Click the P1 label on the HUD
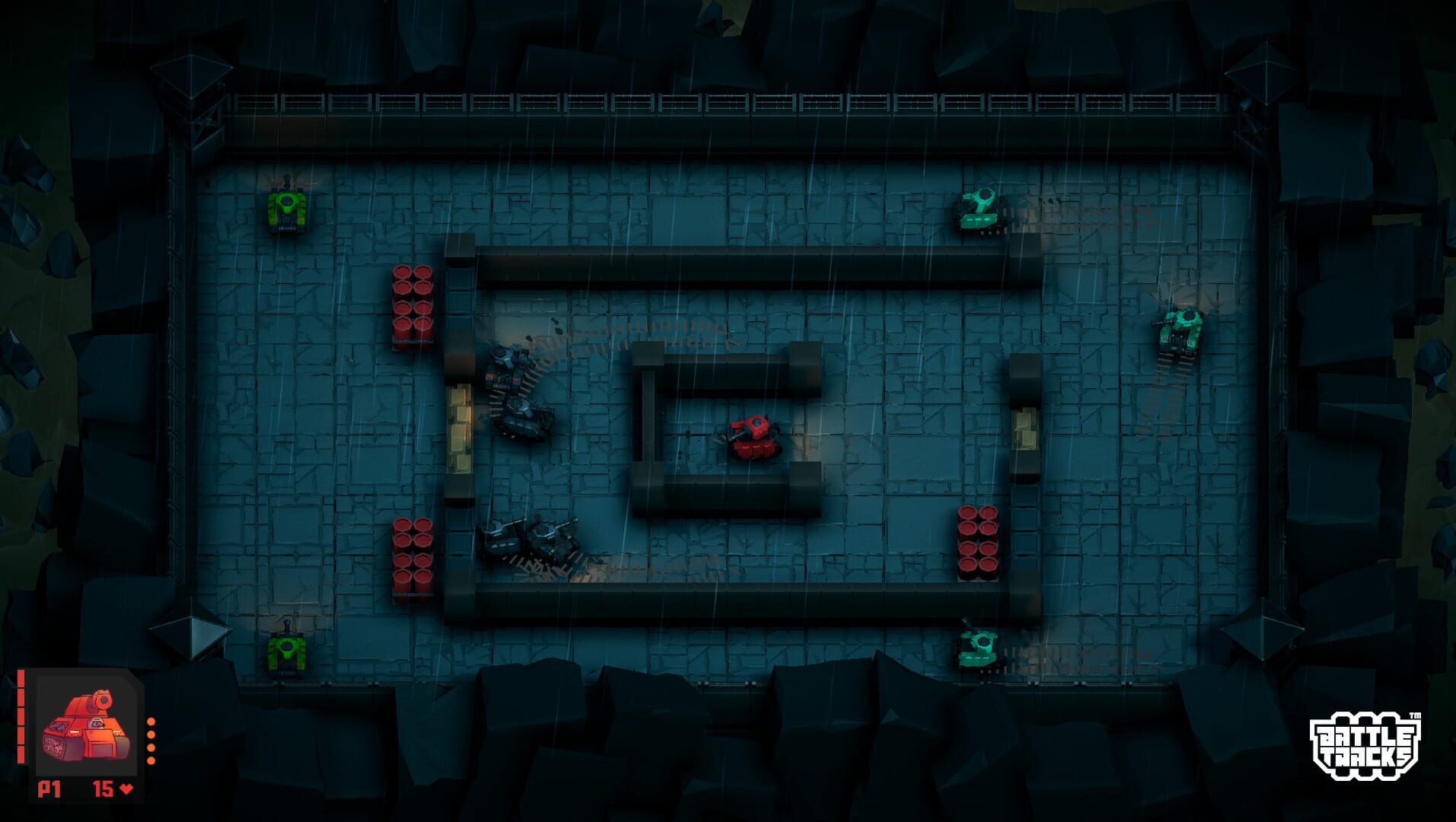Image resolution: width=1456 pixels, height=822 pixels. coord(49,789)
